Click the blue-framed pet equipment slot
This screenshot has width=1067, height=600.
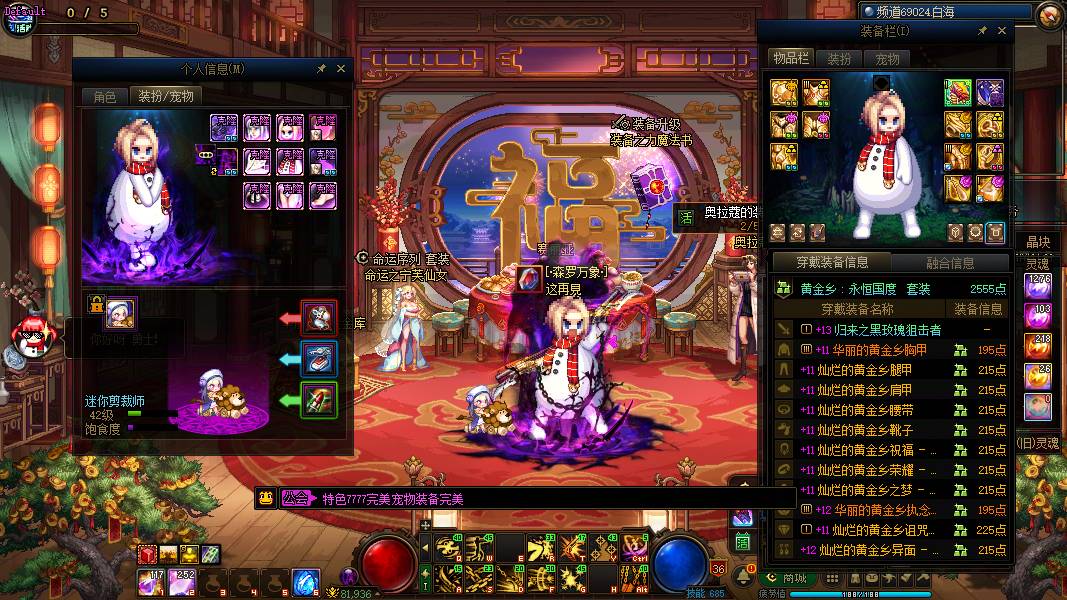(x=319, y=359)
